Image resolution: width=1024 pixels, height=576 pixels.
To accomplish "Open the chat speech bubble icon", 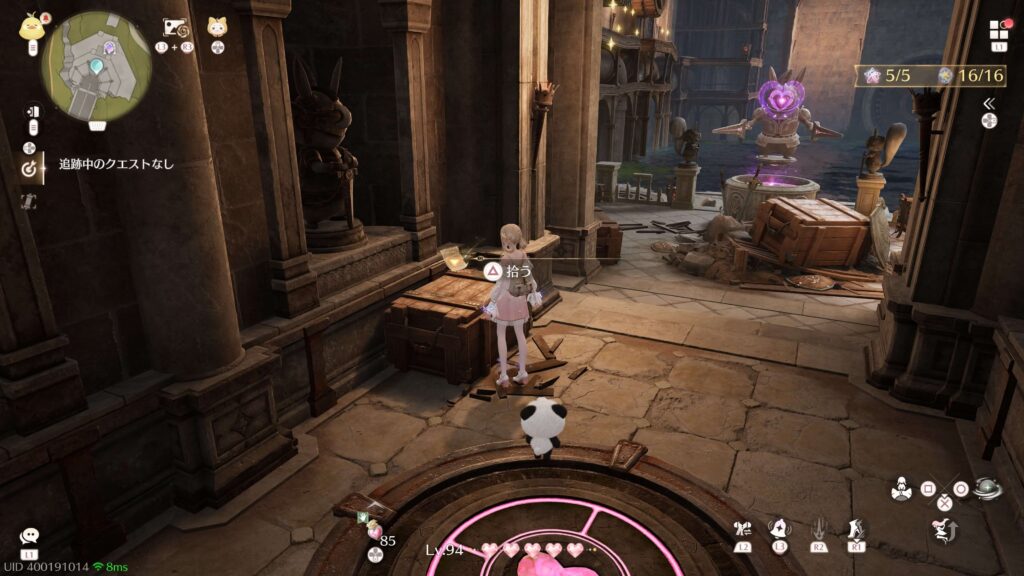I will click(29, 537).
